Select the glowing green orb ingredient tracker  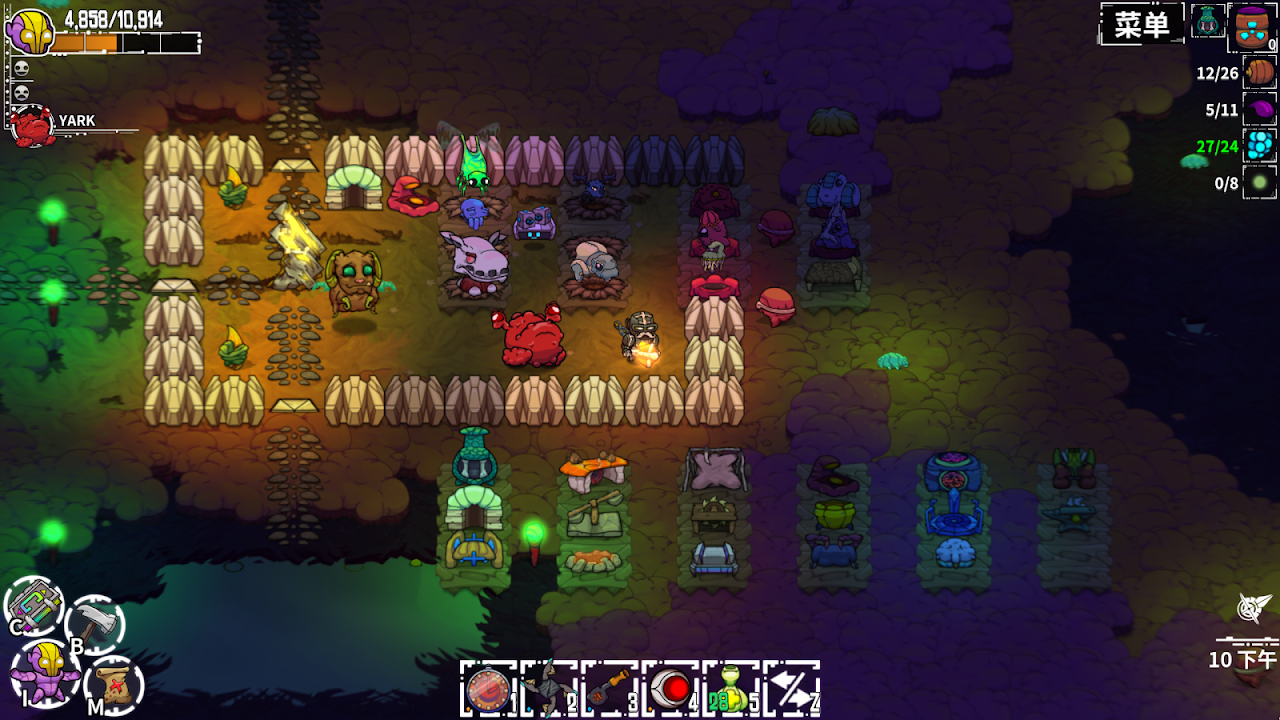point(1260,183)
